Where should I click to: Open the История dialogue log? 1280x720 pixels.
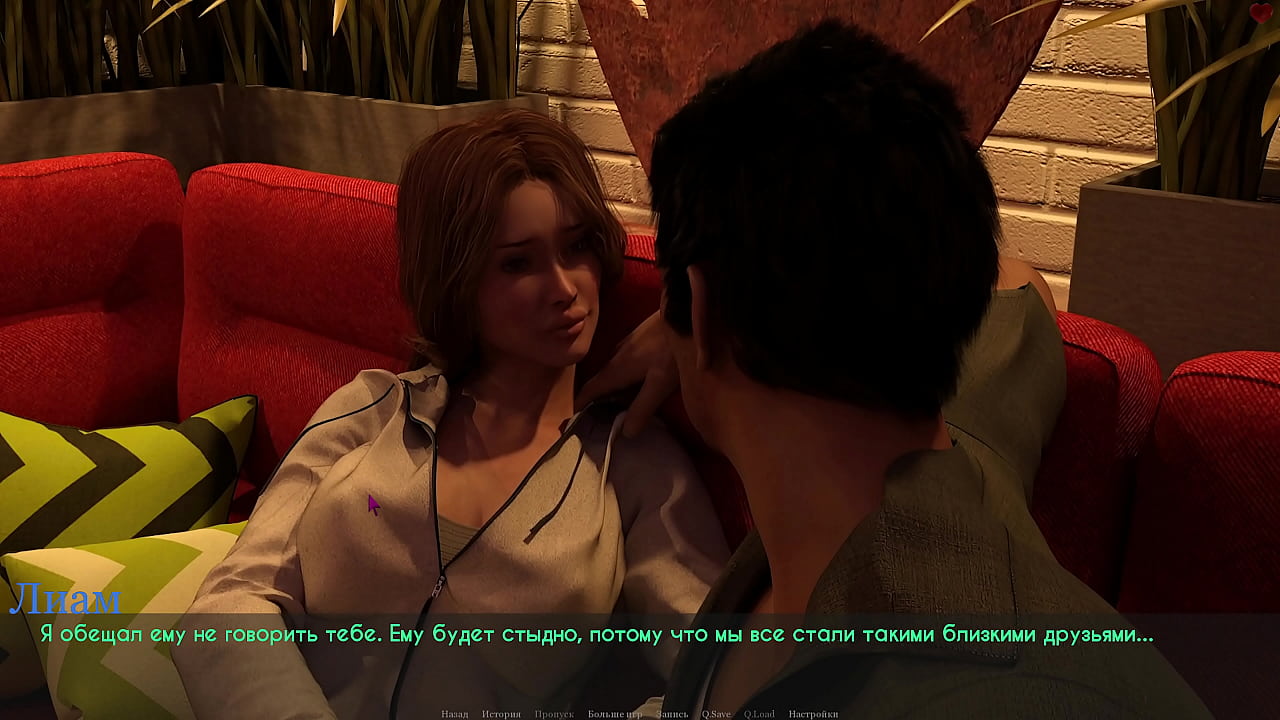click(x=501, y=714)
